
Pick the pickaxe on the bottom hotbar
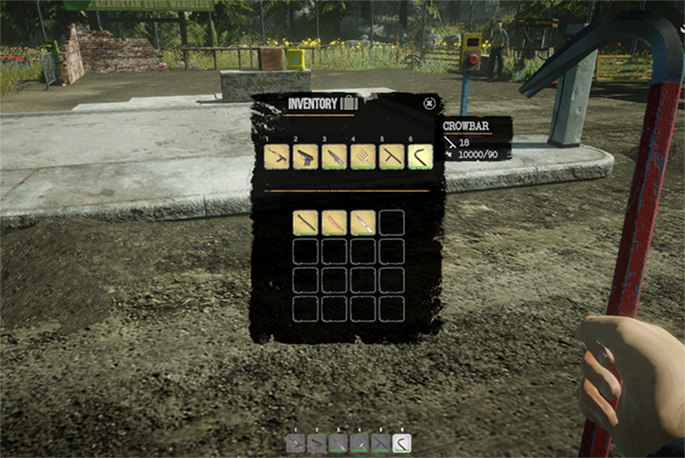pos(381,443)
